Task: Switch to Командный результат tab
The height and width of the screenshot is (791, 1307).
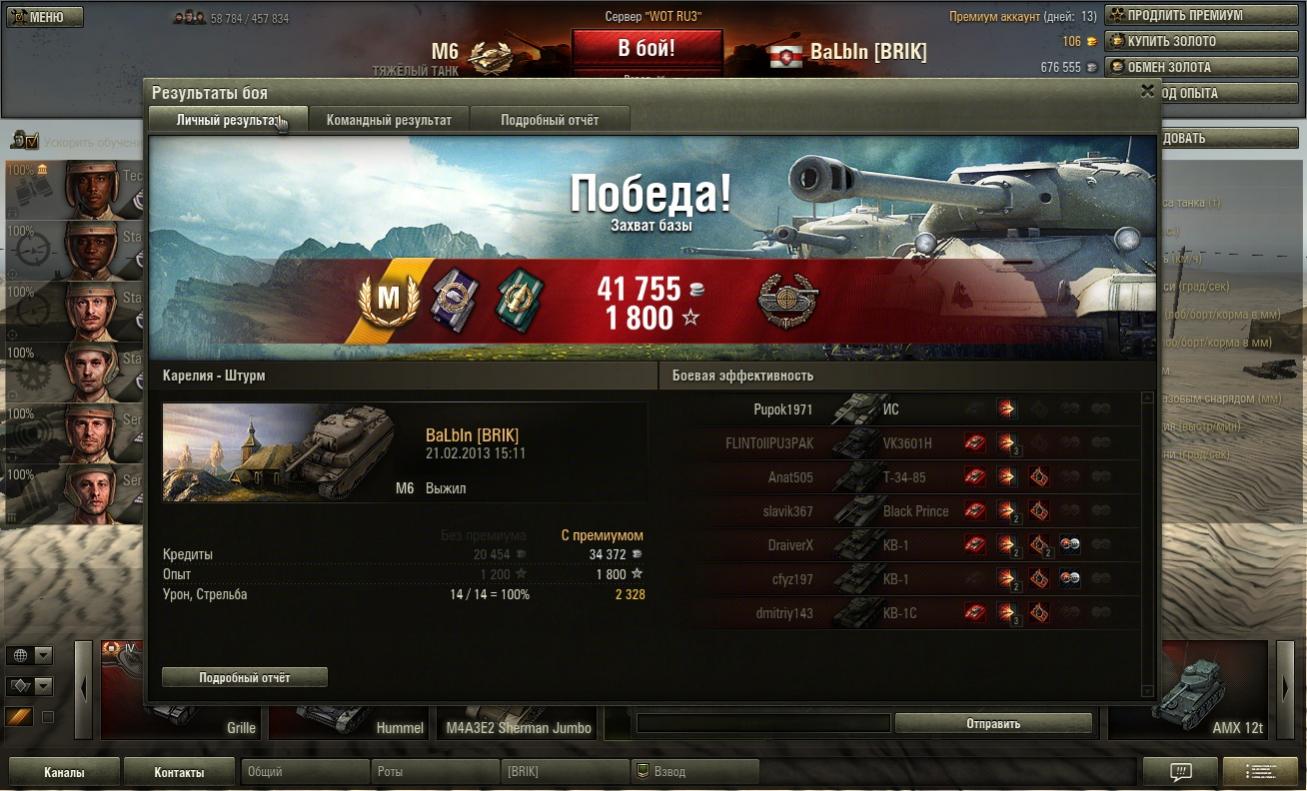Action: click(389, 120)
